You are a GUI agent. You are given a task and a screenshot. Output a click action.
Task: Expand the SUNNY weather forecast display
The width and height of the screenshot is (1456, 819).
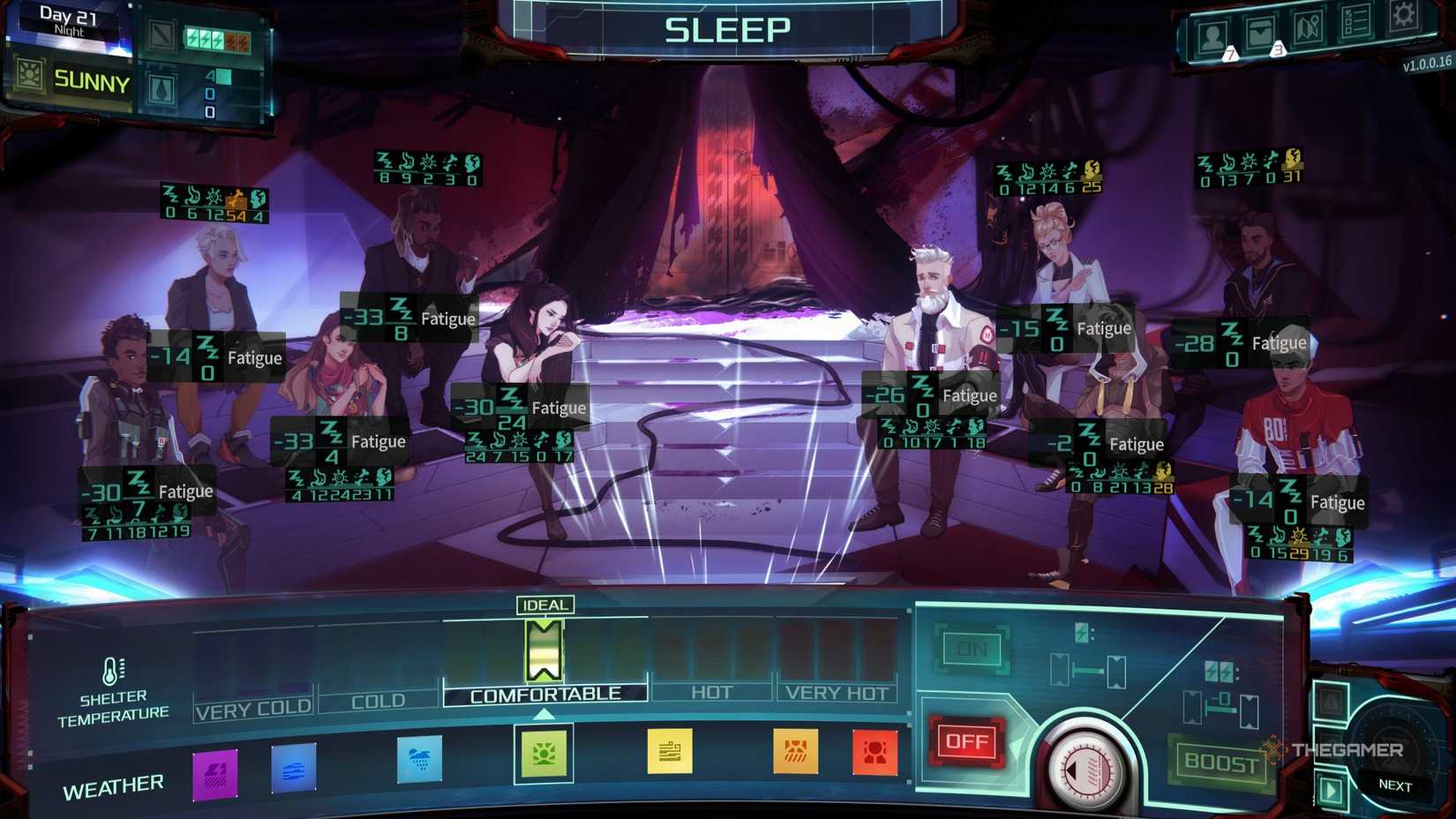point(86,84)
